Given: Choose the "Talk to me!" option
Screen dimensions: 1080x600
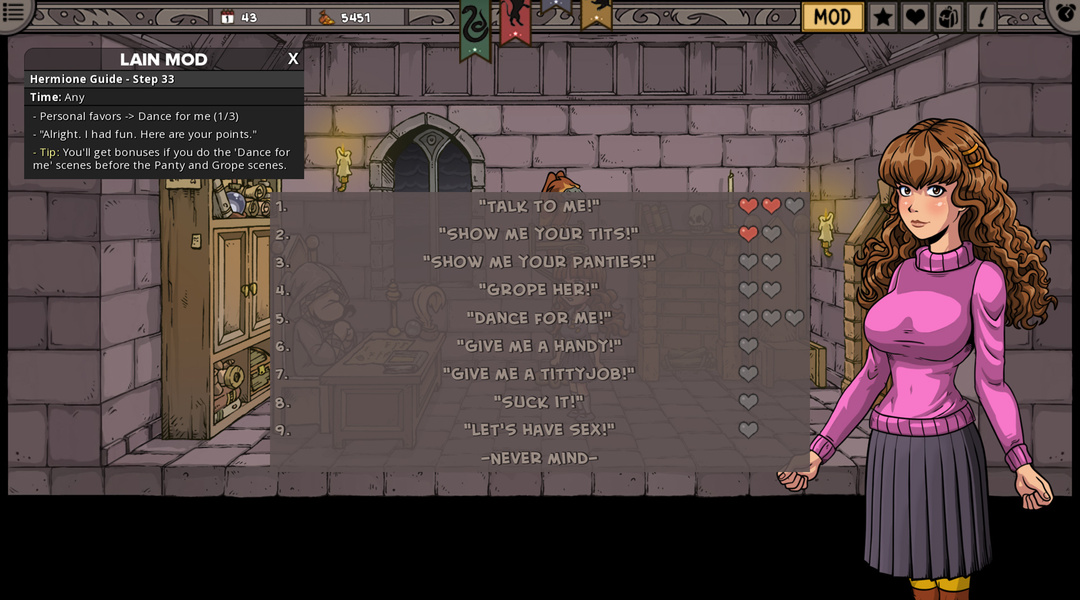Looking at the screenshot, I should point(539,206).
